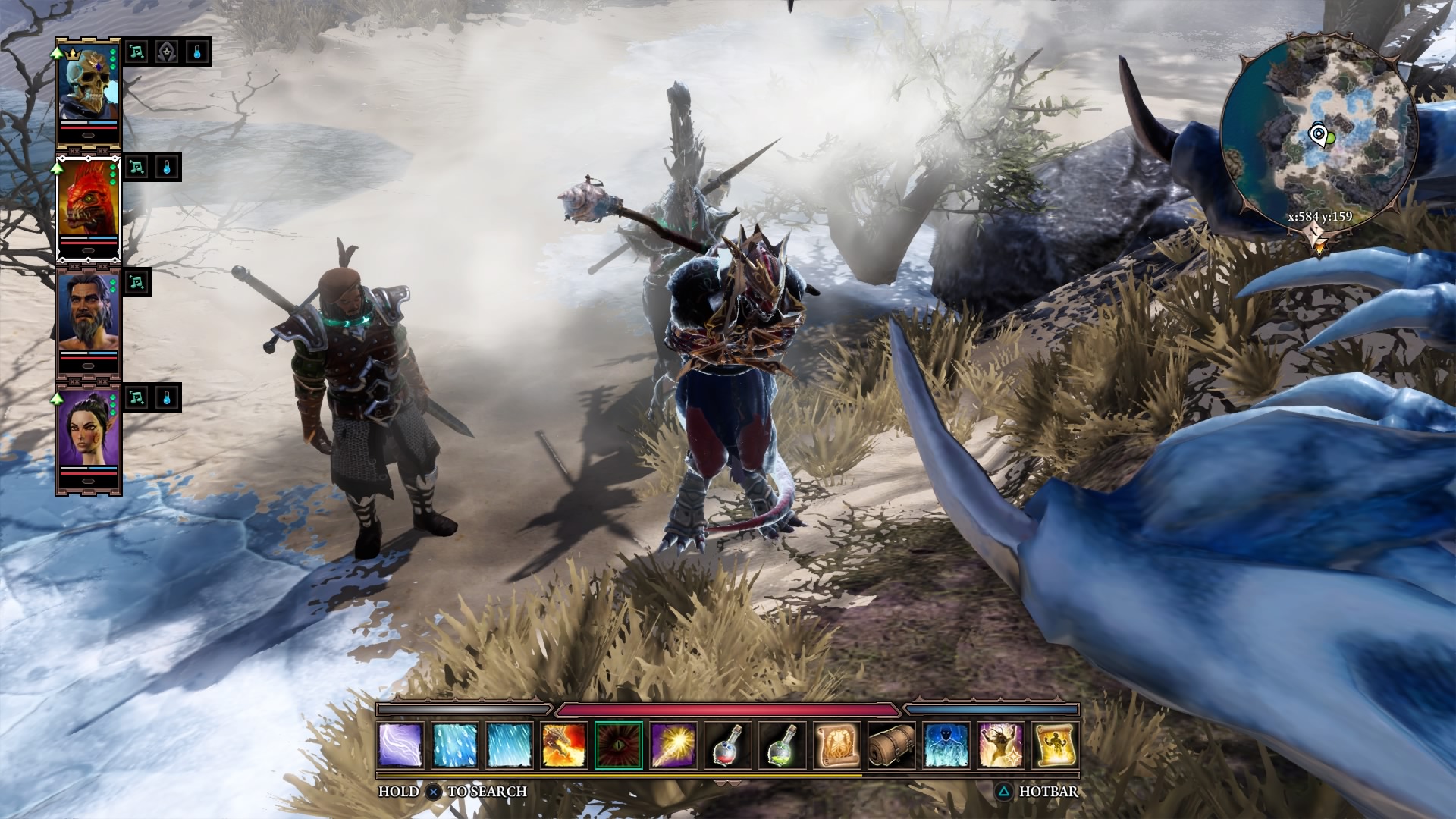1456x819 pixels.
Task: Use the brown bedroll item
Action: pyautogui.click(x=892, y=745)
